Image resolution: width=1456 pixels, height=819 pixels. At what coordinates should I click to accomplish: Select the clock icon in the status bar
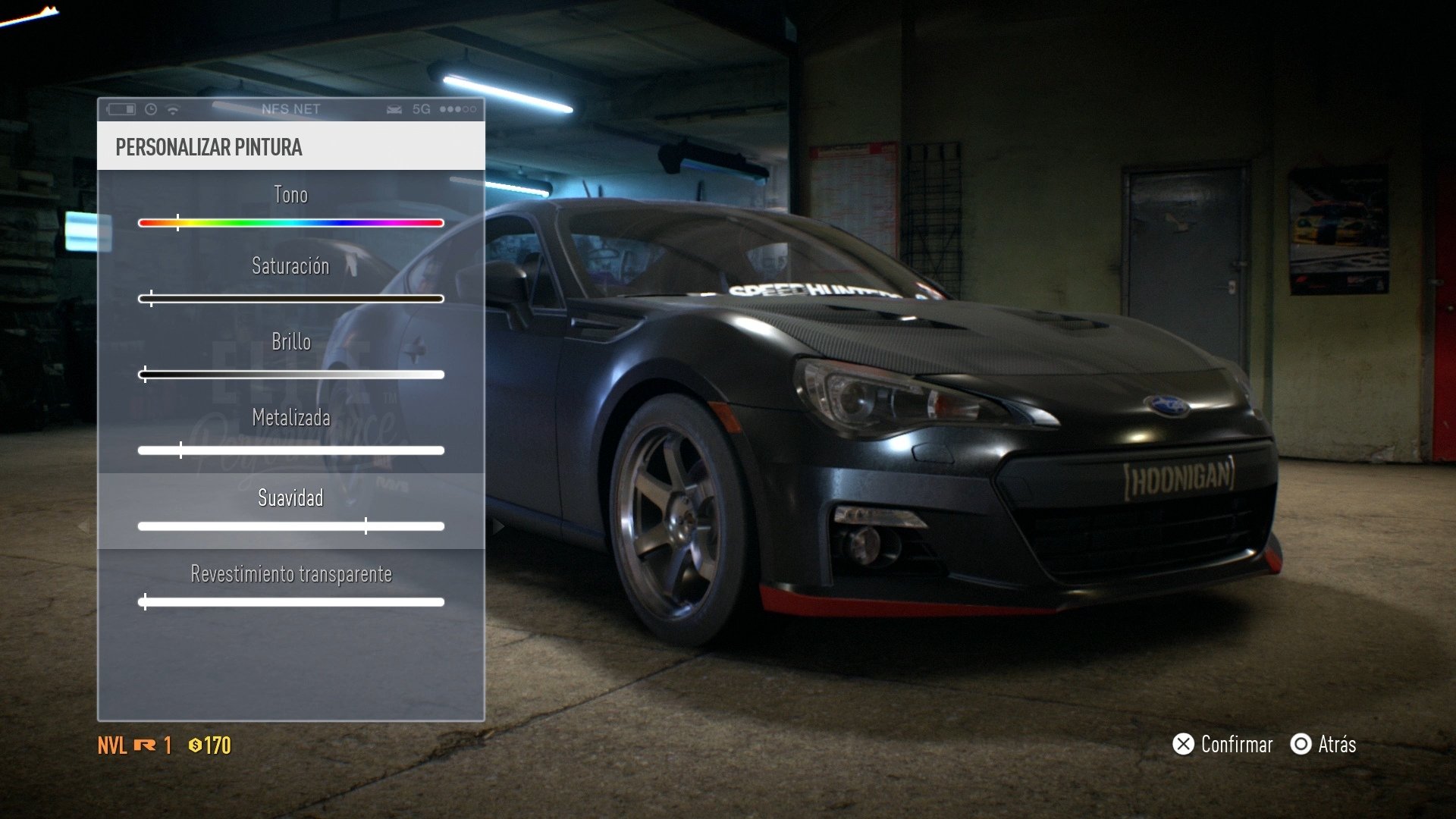pos(151,109)
